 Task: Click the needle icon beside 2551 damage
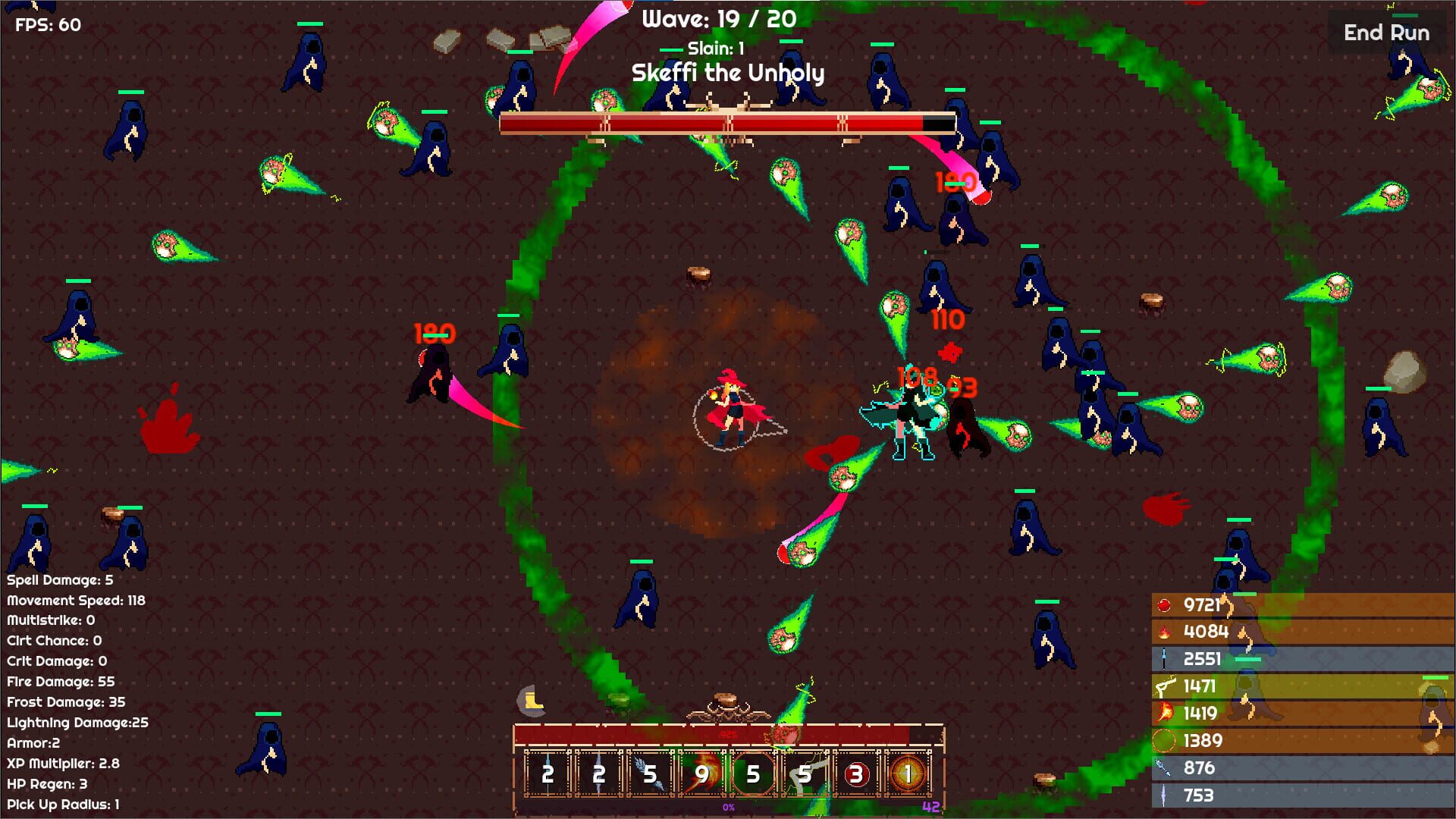coord(1164,658)
